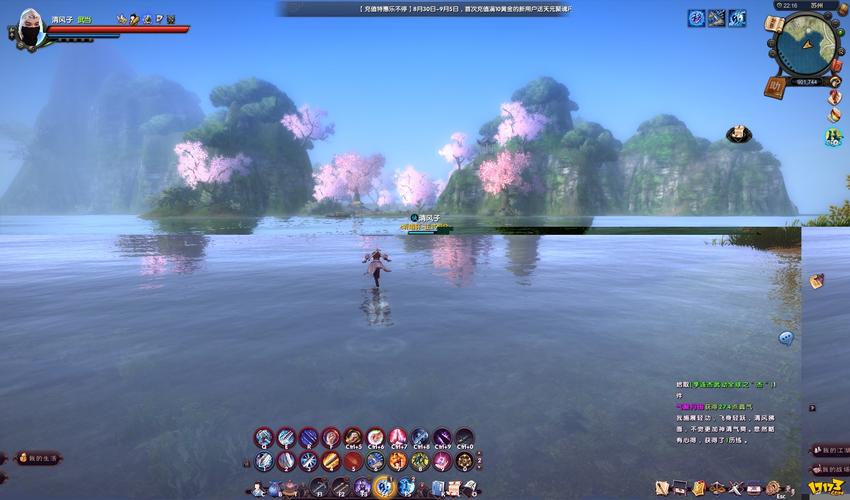Click the 我的生活 button
Screen dimensions: 850x500
tap(38, 457)
